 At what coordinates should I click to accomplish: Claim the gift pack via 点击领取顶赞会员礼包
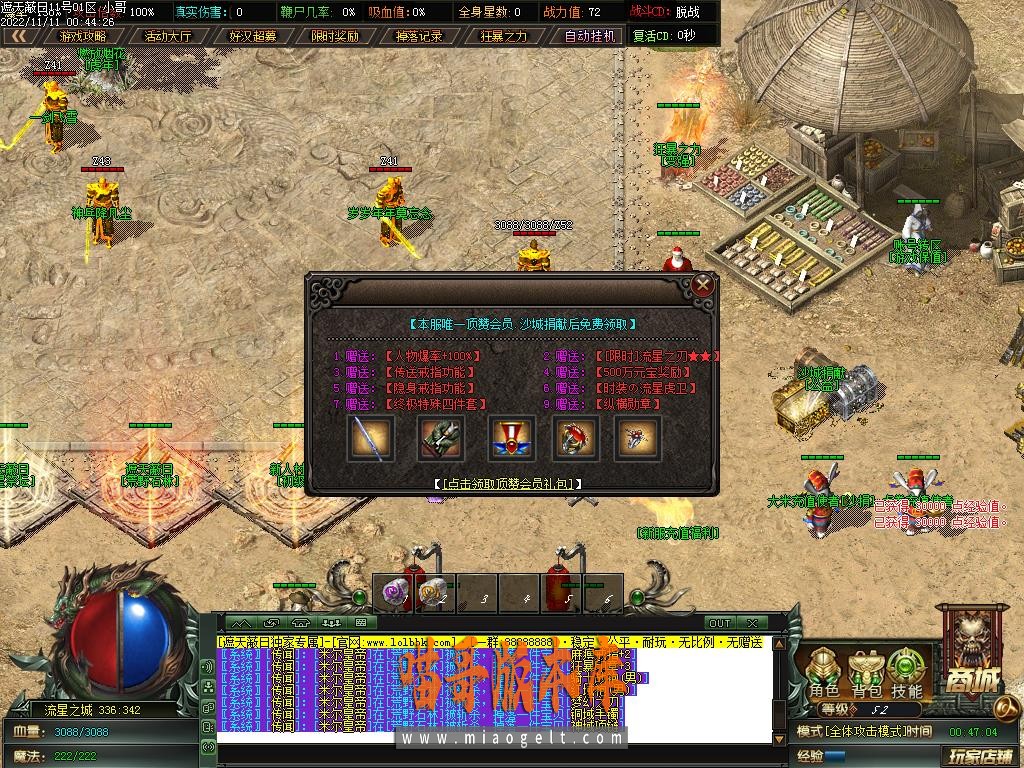[x=509, y=483]
